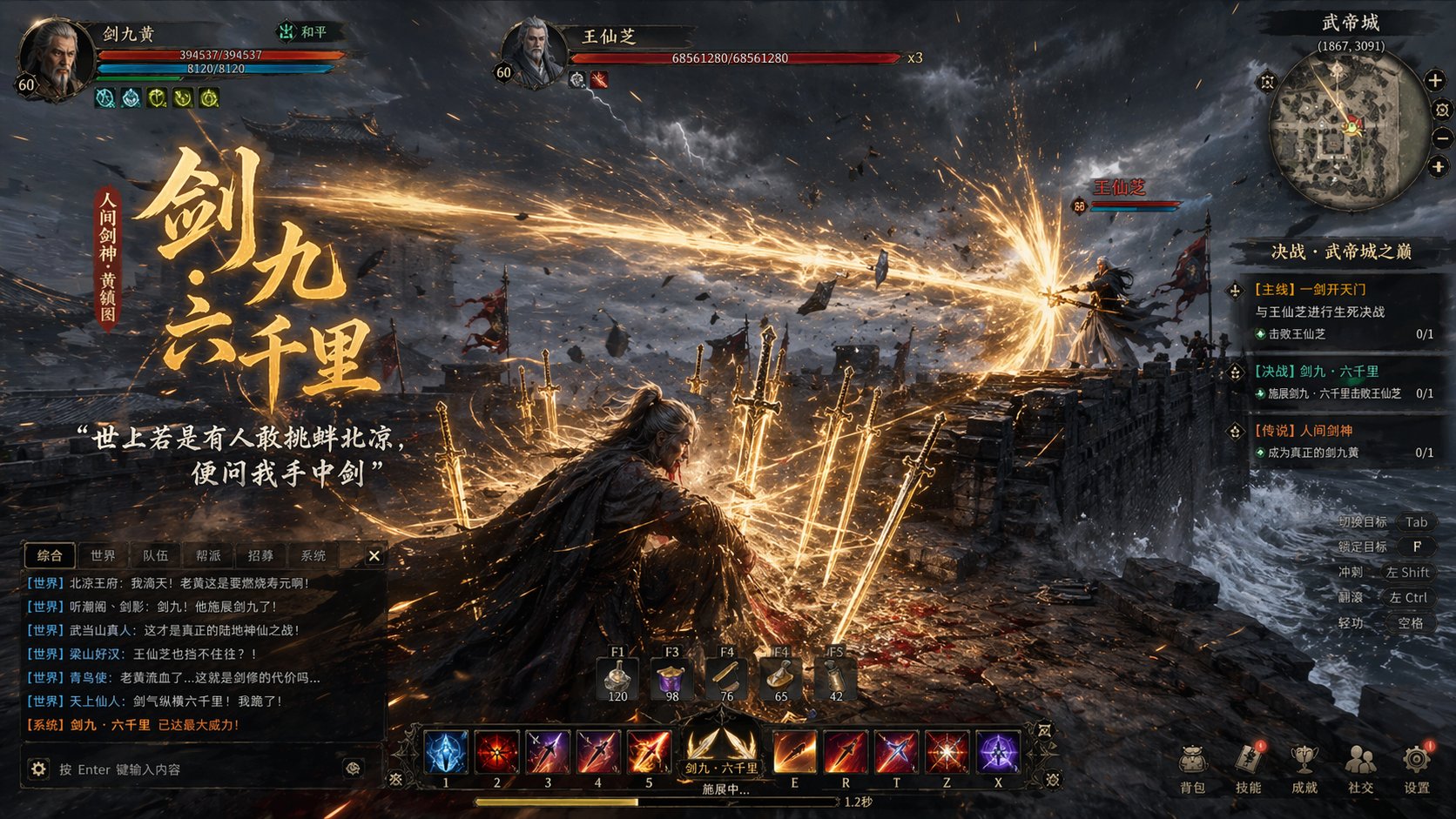Open the 背包 bag menu
Screen dimensions: 1456x819
click(x=1192, y=768)
